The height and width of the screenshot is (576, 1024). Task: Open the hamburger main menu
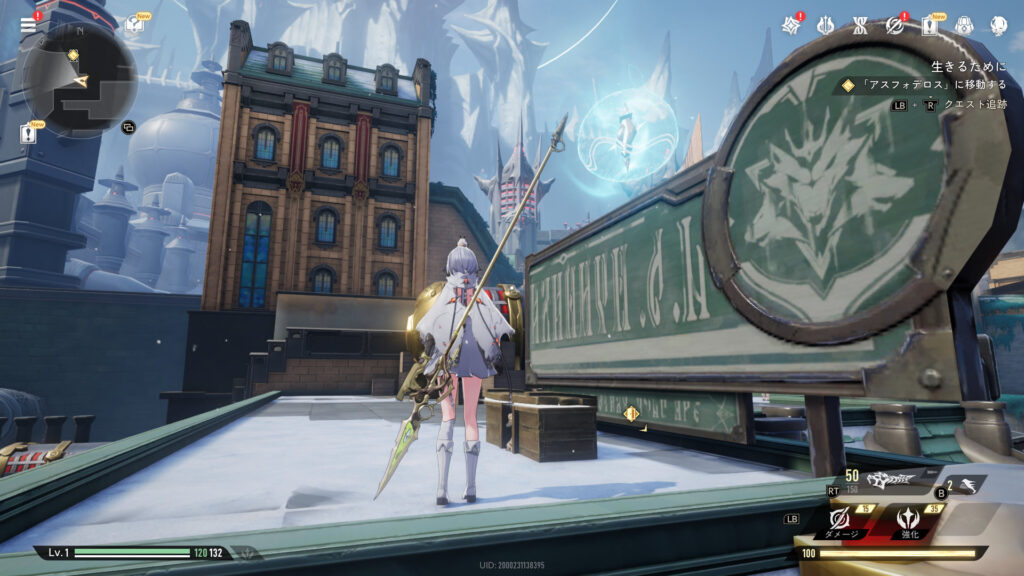(x=28, y=25)
